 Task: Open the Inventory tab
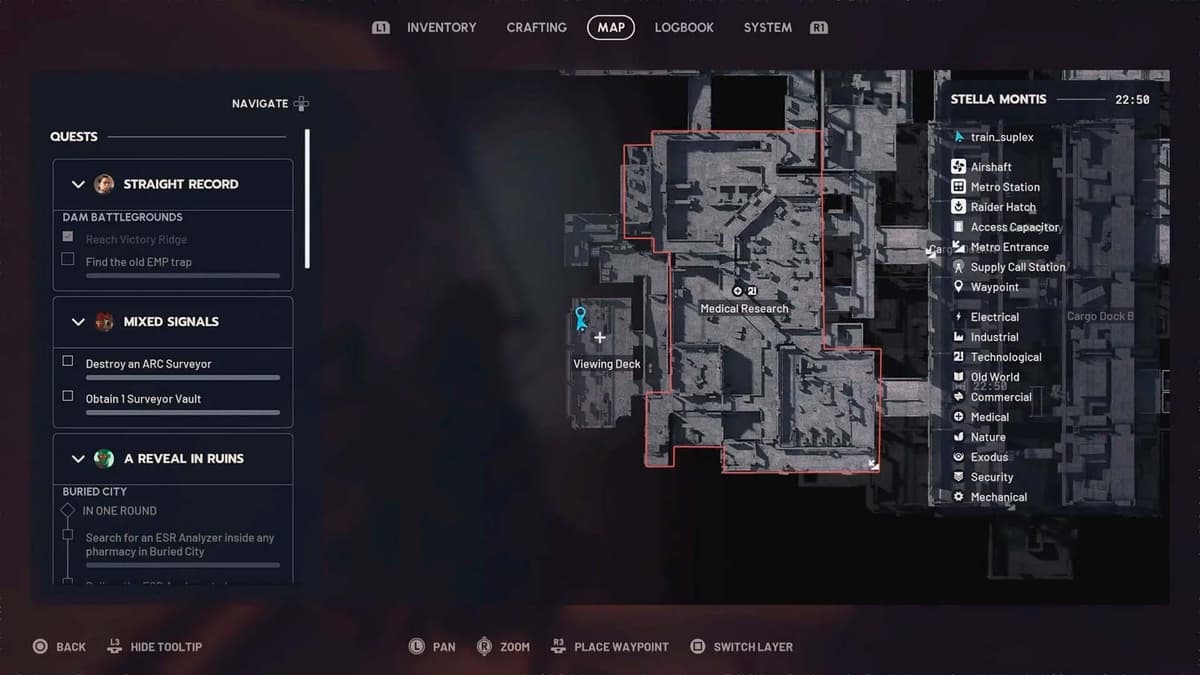point(441,28)
